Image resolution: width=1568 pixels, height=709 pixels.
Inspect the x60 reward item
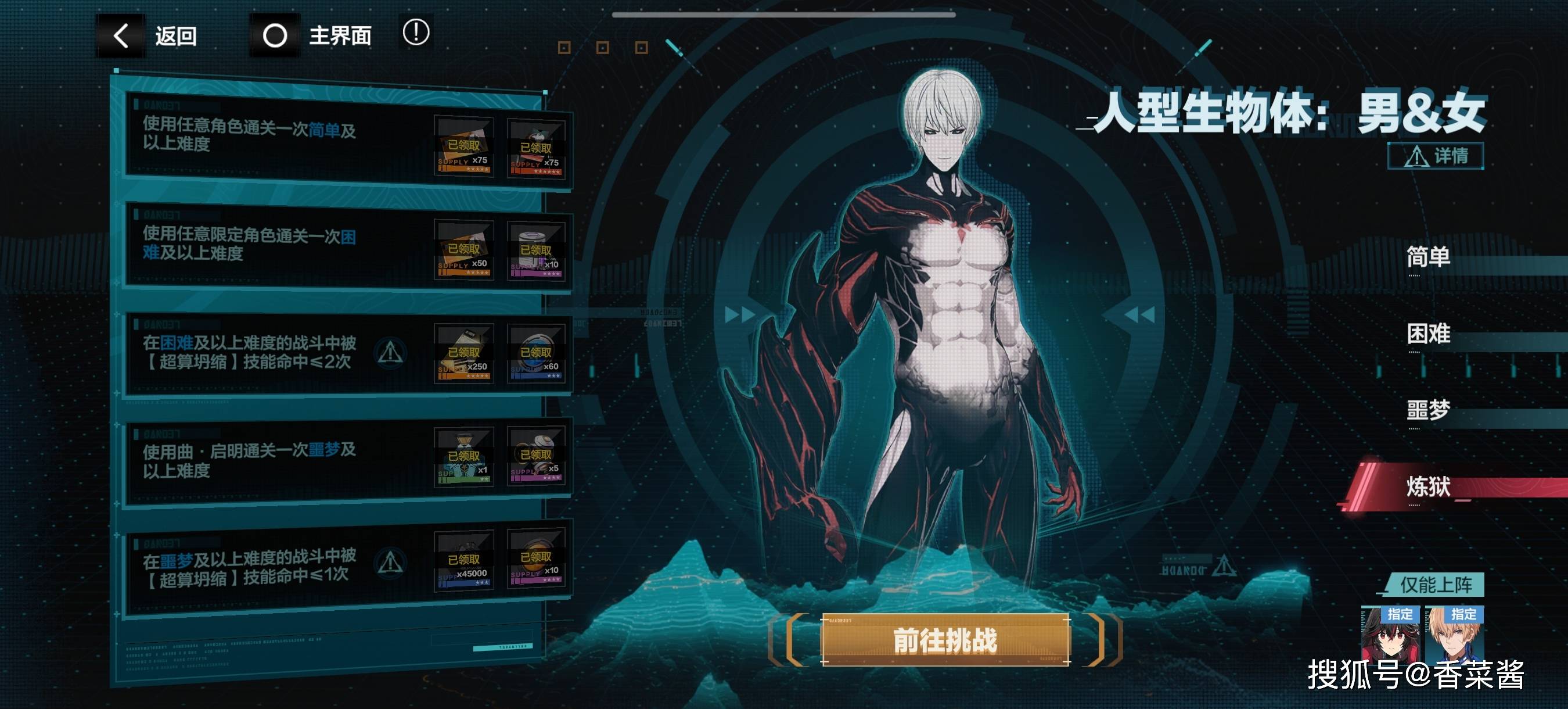(x=536, y=353)
